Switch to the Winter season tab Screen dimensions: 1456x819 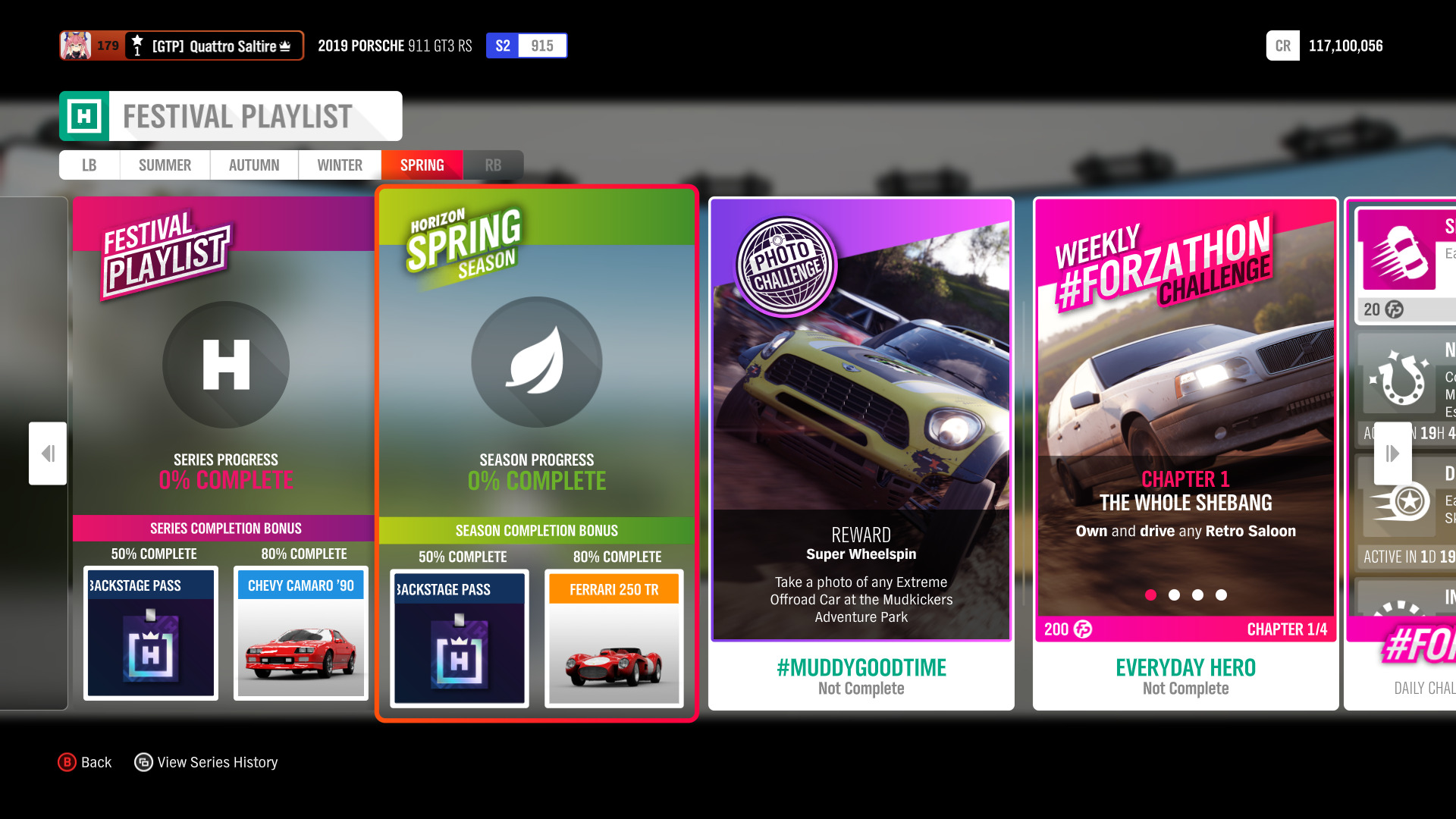click(339, 165)
